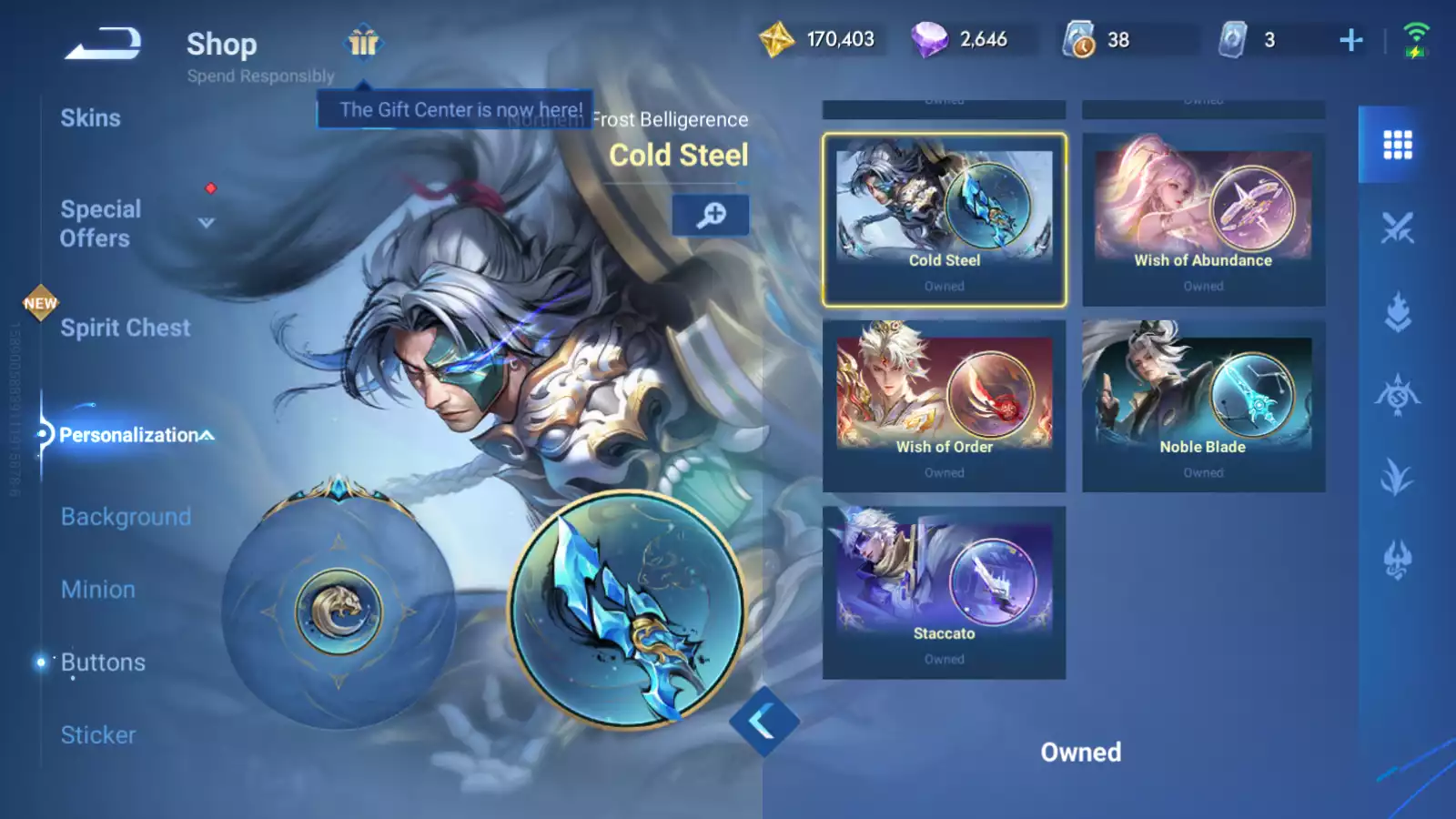Expand the Special Offers menu
The image size is (1456, 819).
tap(206, 223)
